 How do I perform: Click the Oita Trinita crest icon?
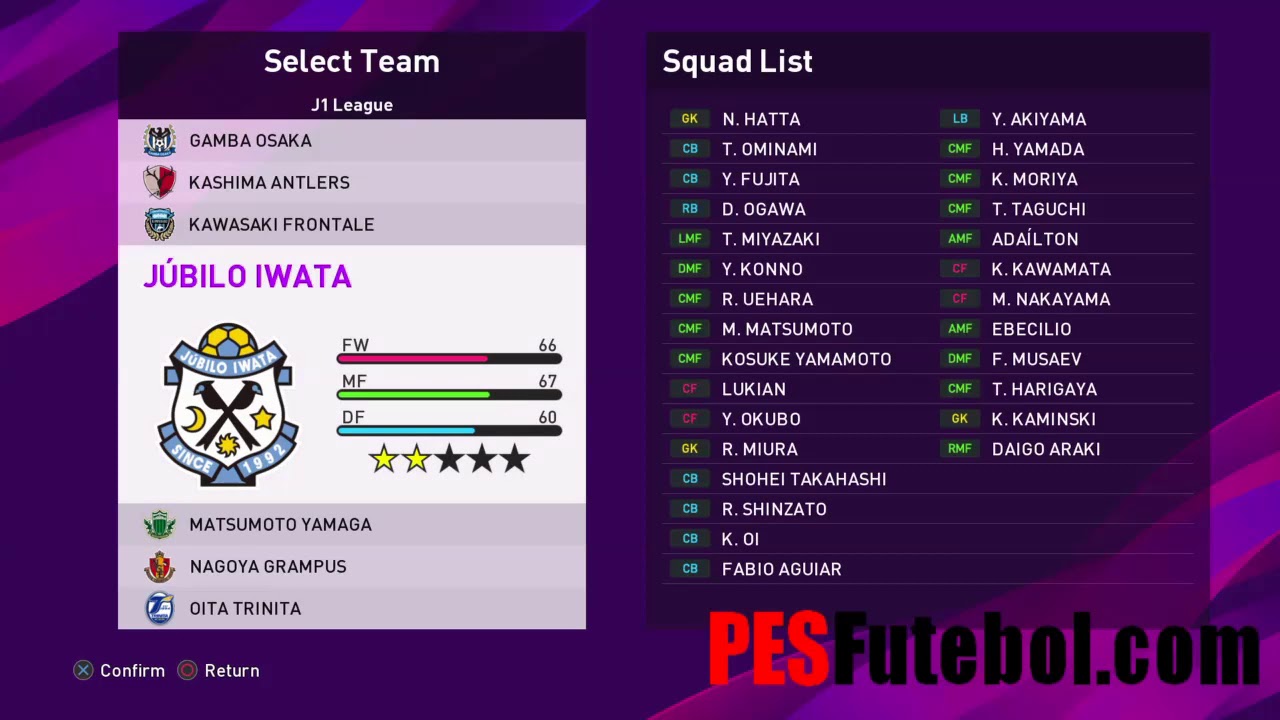160,608
